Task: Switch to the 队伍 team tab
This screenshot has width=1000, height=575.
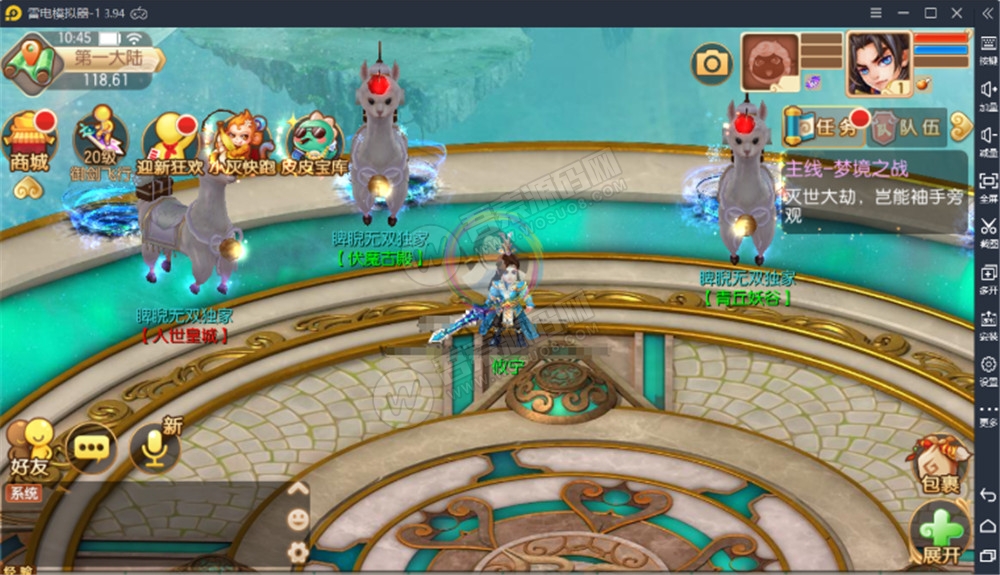Action: pos(906,127)
